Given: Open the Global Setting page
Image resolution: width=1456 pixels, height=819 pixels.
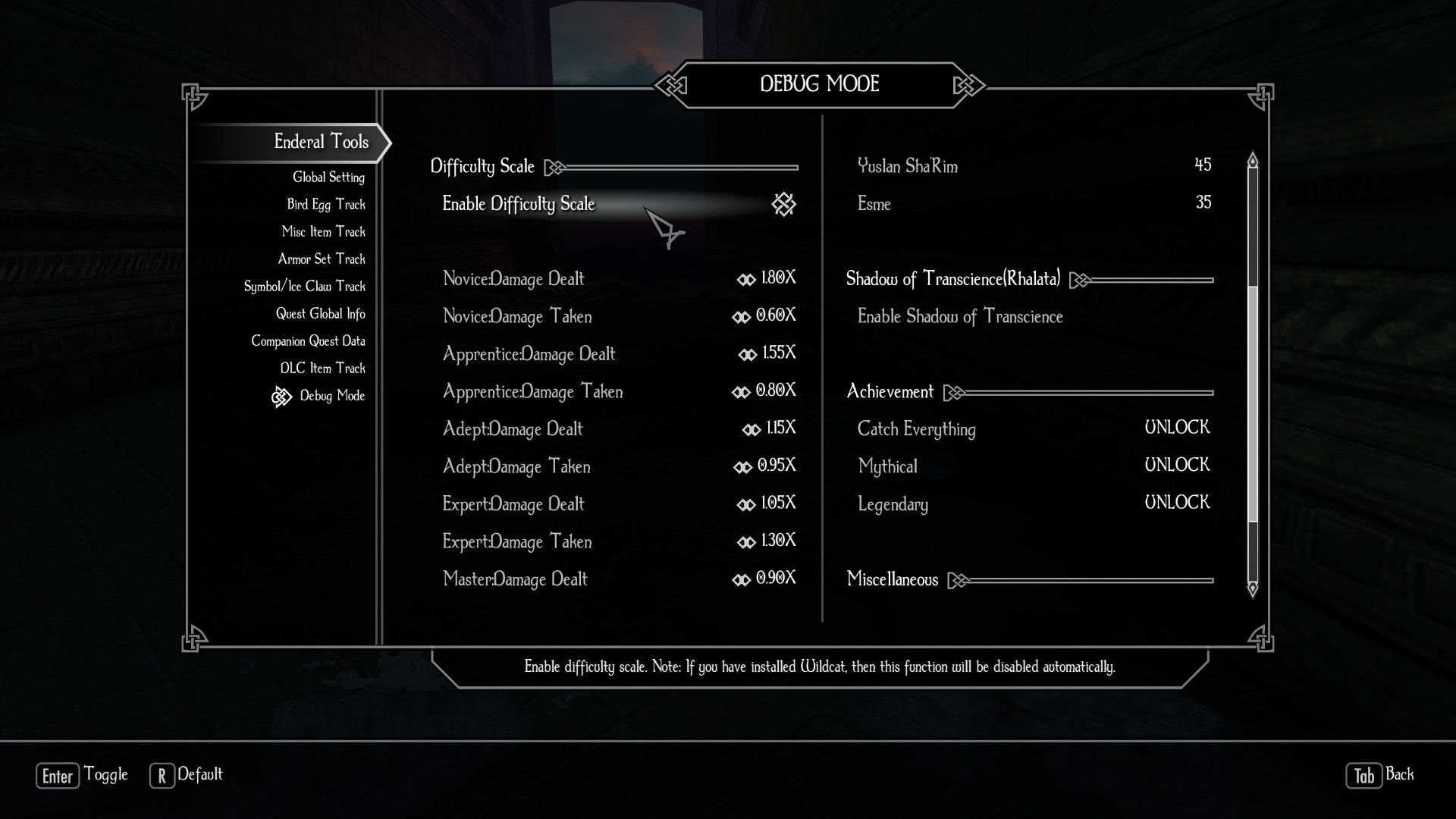Looking at the screenshot, I should [x=328, y=177].
